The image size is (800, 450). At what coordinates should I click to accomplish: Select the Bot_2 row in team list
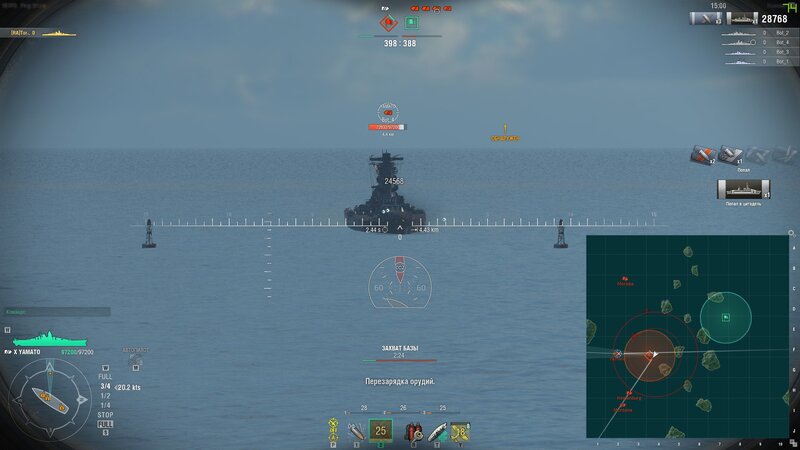click(762, 32)
